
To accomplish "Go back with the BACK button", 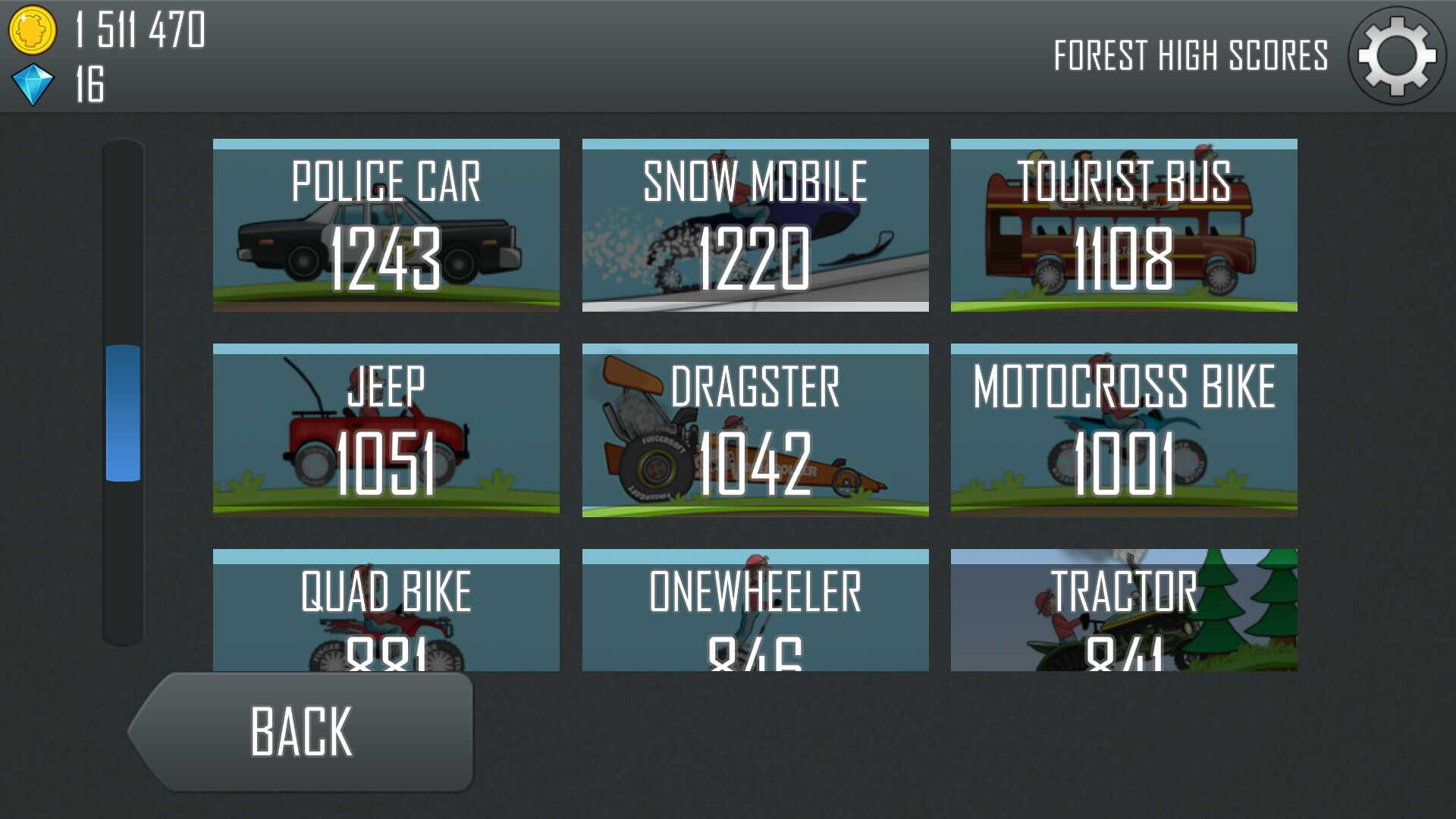I will 303,732.
